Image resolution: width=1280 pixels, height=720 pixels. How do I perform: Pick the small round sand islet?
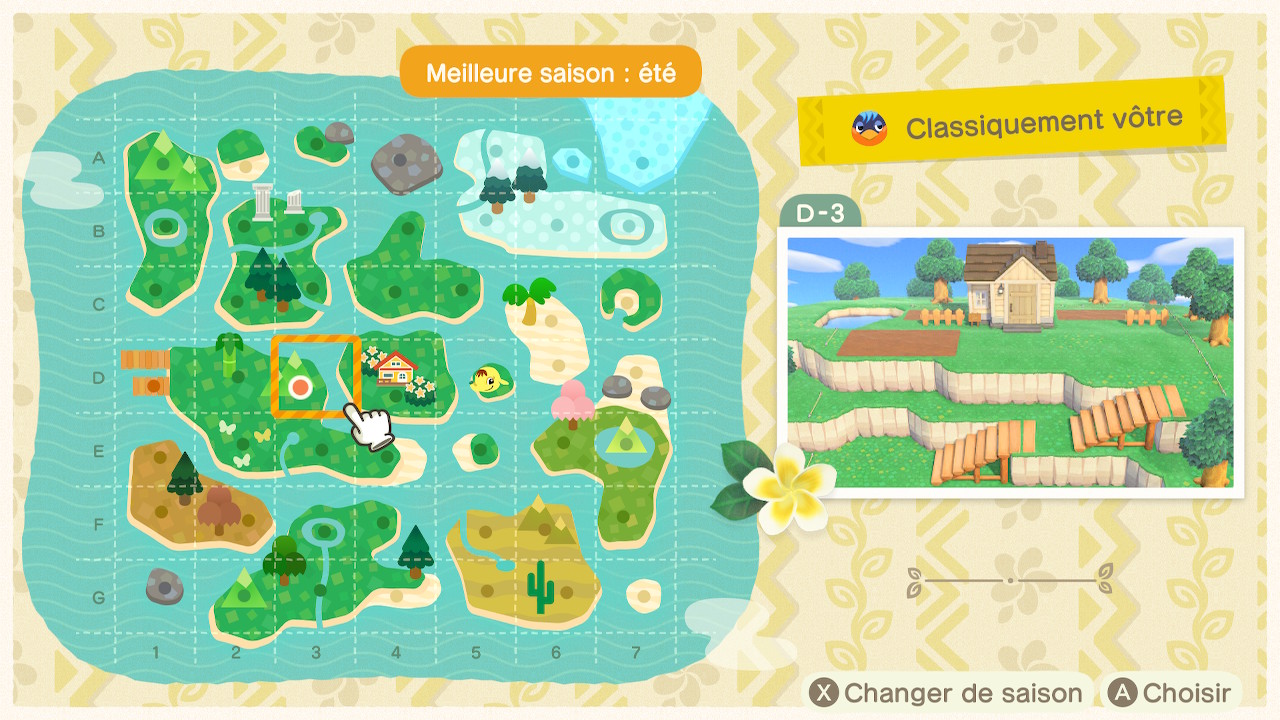(642, 595)
